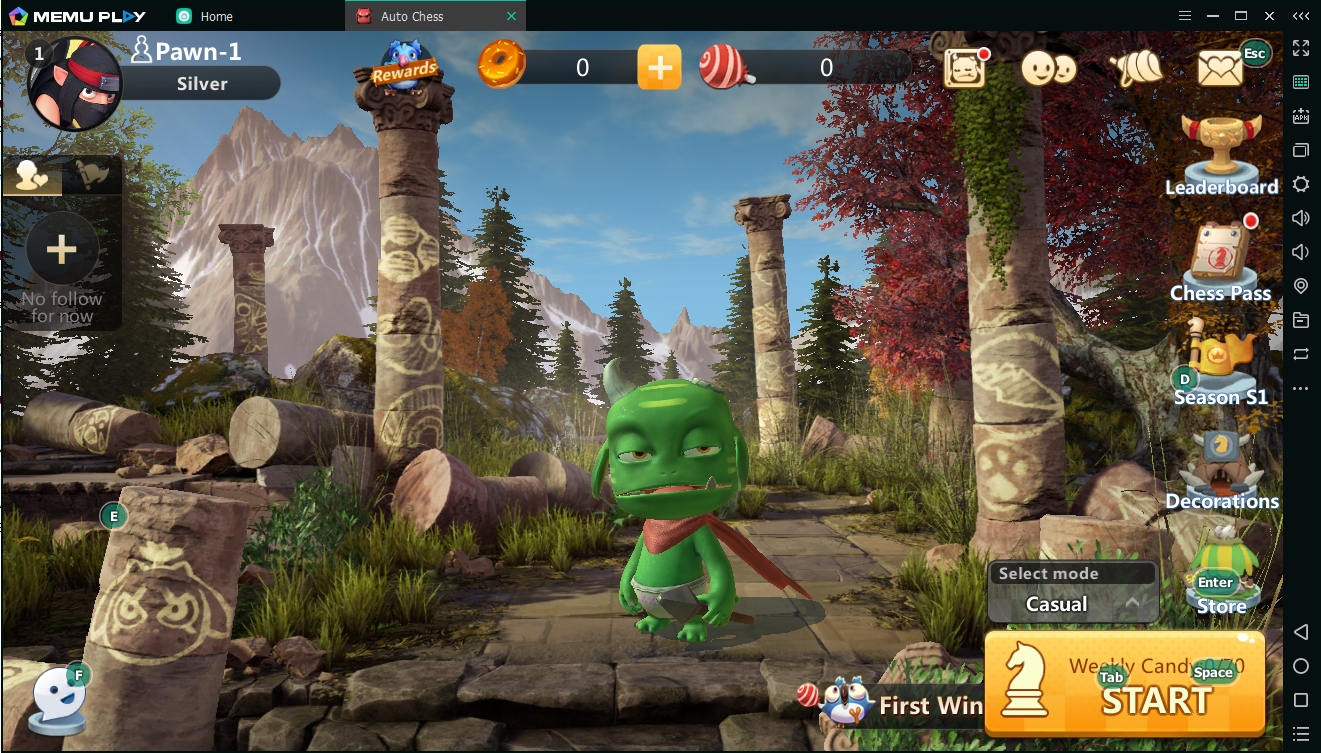Screen dimensions: 1321x753
Task: Open the square face icon with red dot
Action: (965, 68)
